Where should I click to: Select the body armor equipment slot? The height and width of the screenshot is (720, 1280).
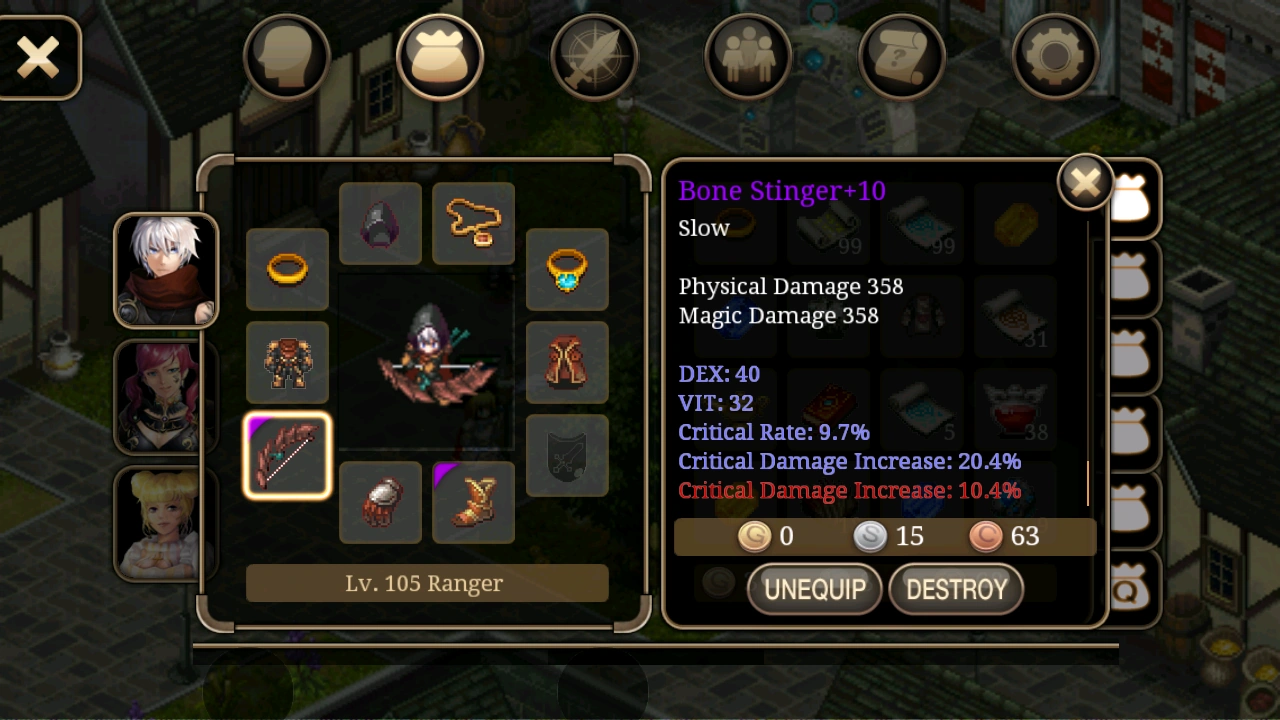tap(286, 362)
